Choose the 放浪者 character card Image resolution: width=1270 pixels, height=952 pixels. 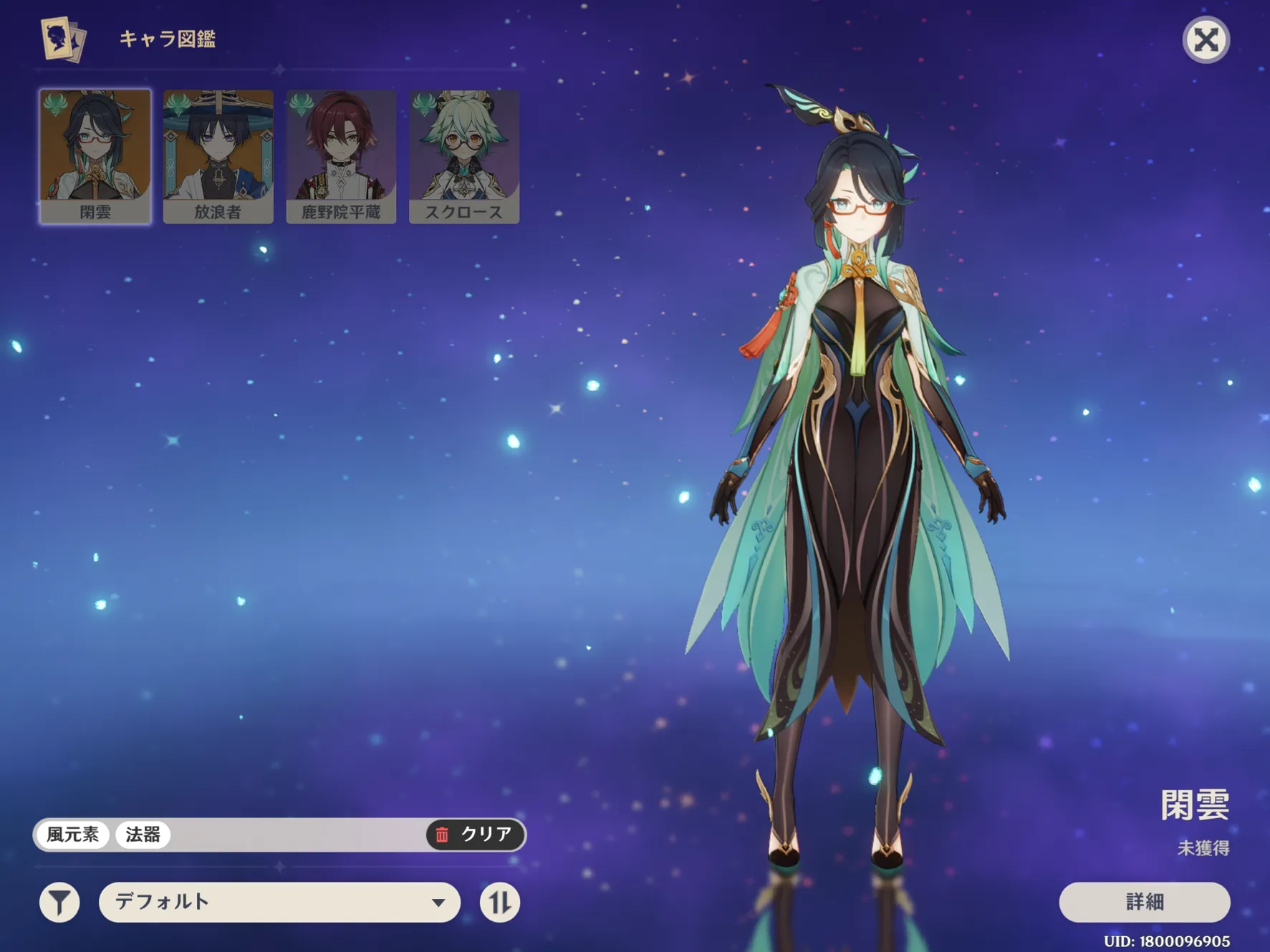(x=218, y=156)
